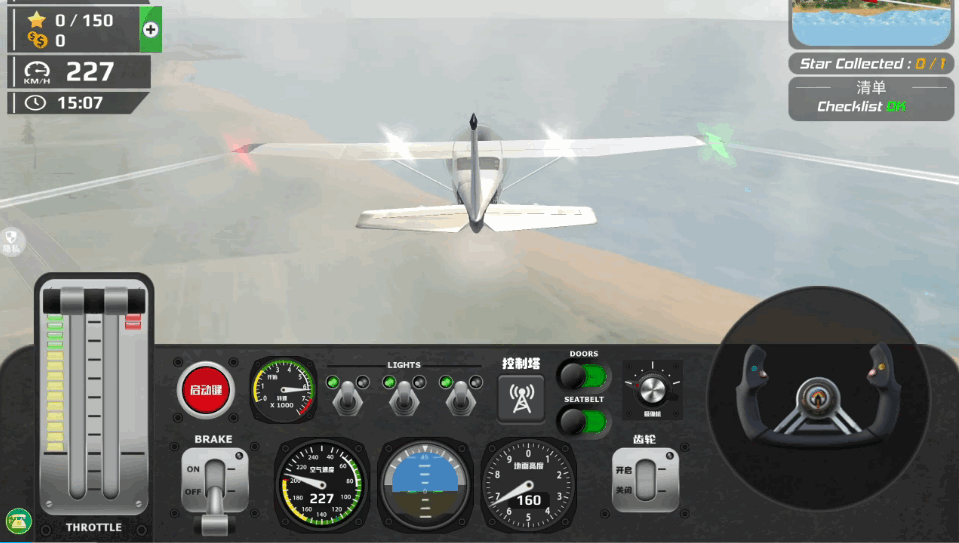959x543 pixels.
Task: Open the privacy shield icon
Action: tap(12, 238)
